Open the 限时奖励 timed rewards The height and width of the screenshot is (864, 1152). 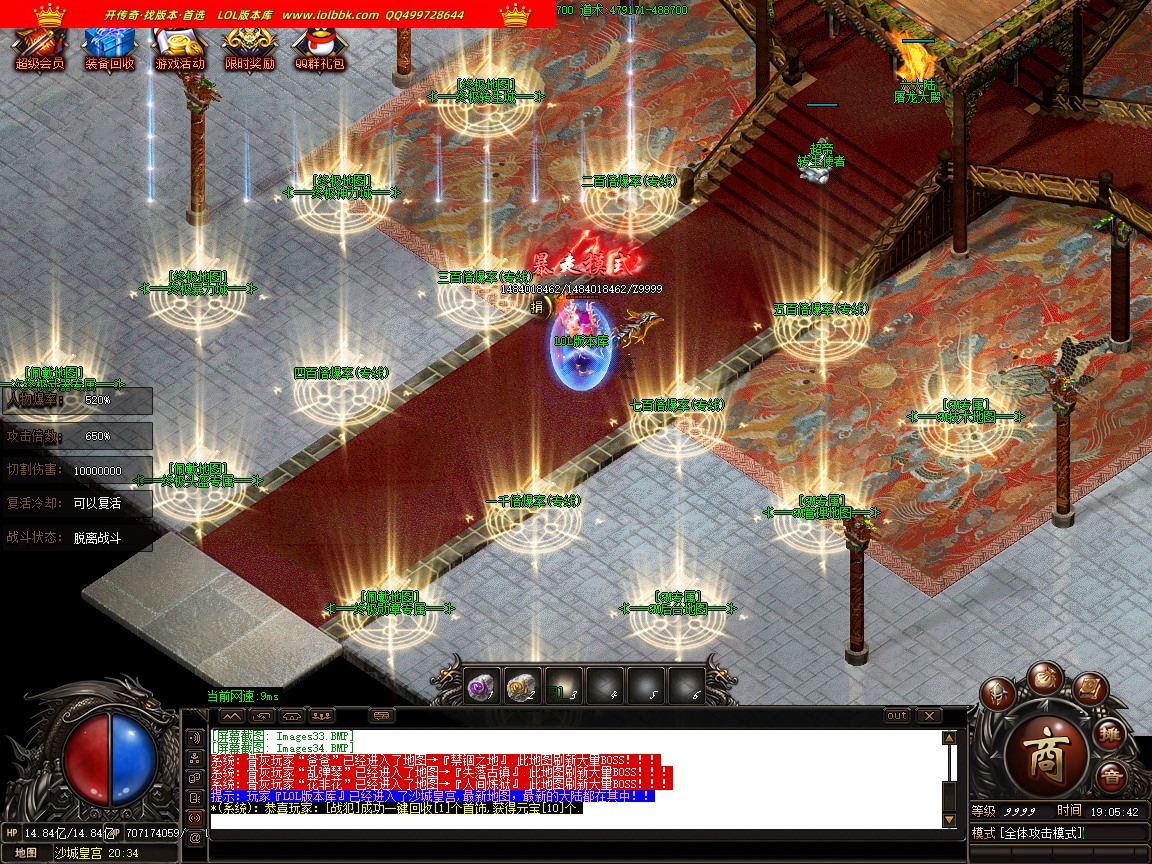(249, 46)
